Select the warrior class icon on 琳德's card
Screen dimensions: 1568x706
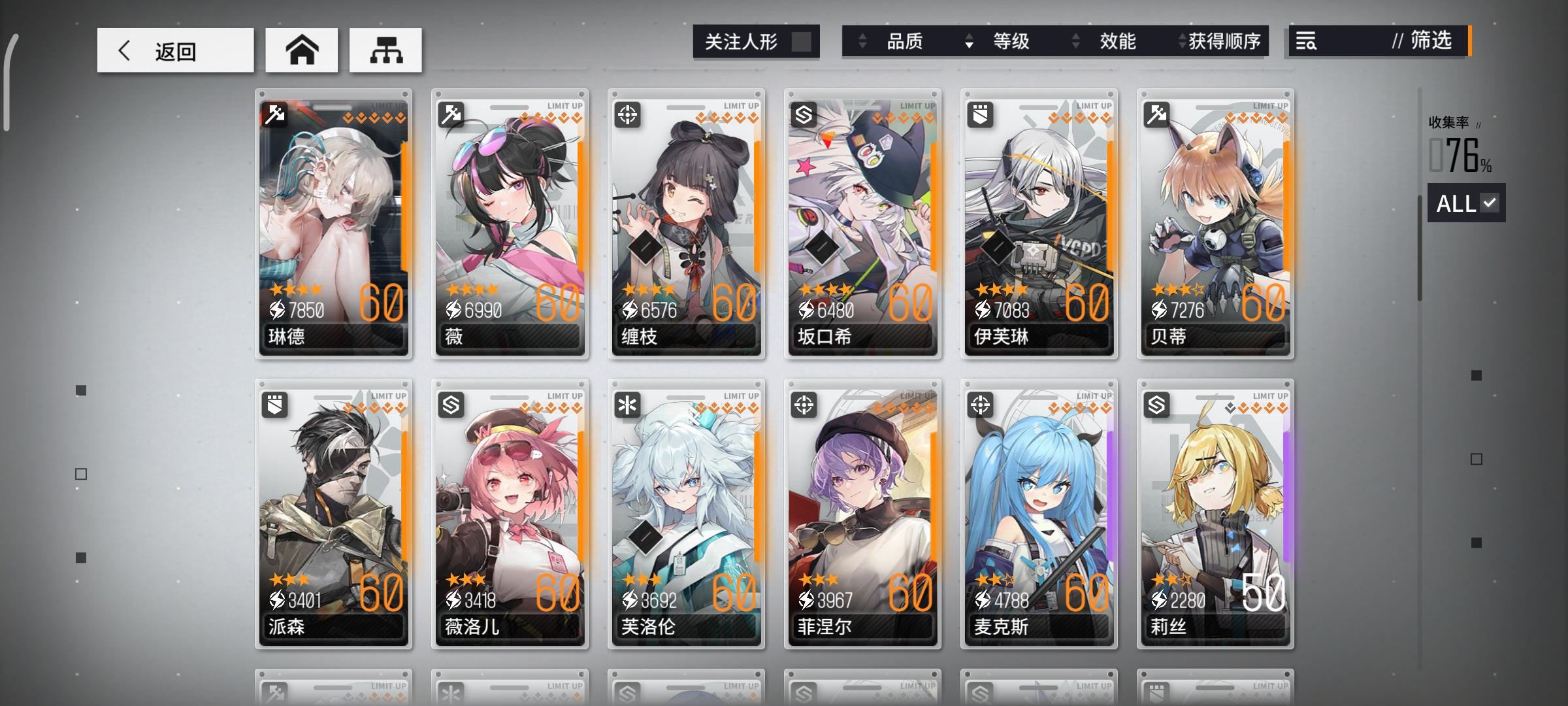[x=275, y=114]
